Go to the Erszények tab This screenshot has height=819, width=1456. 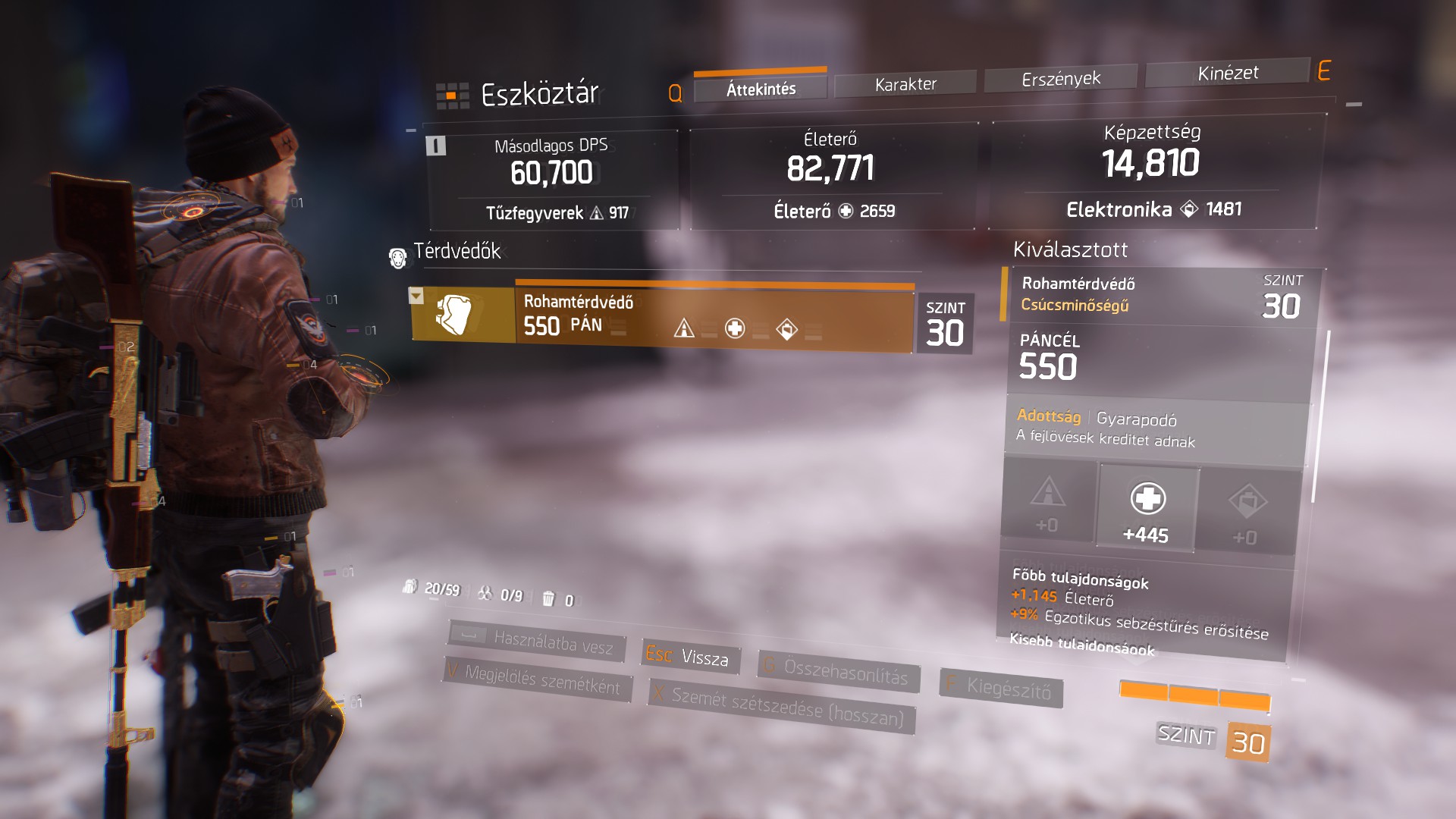click(x=1060, y=79)
